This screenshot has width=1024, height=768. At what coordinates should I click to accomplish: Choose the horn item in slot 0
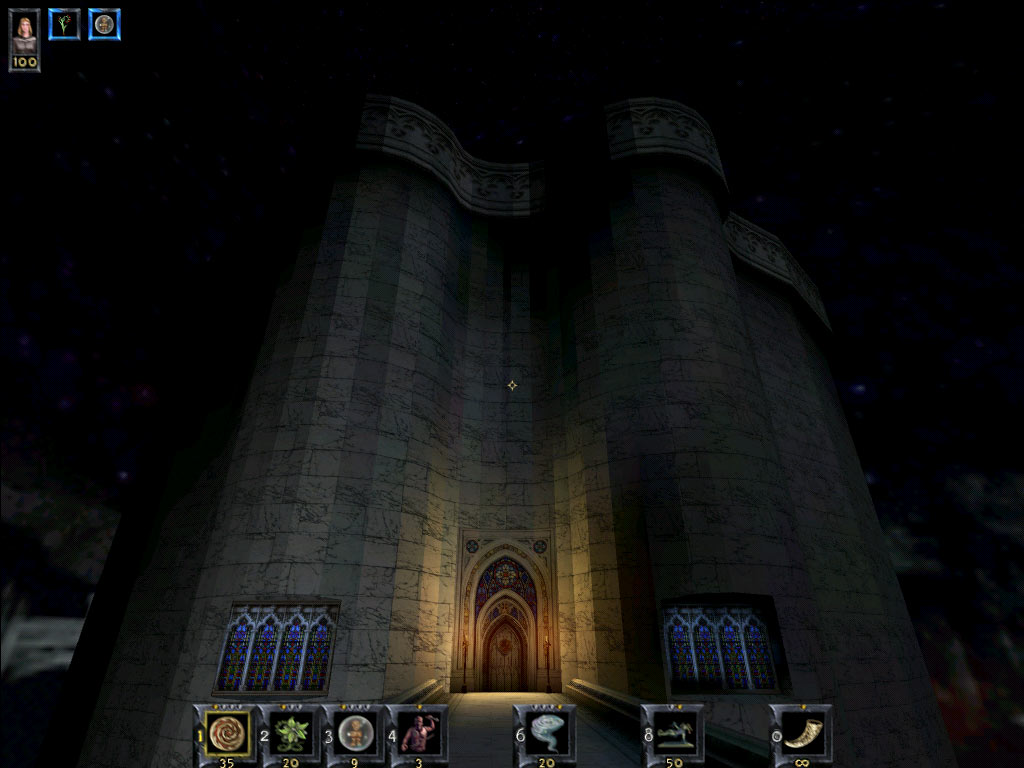click(x=802, y=734)
